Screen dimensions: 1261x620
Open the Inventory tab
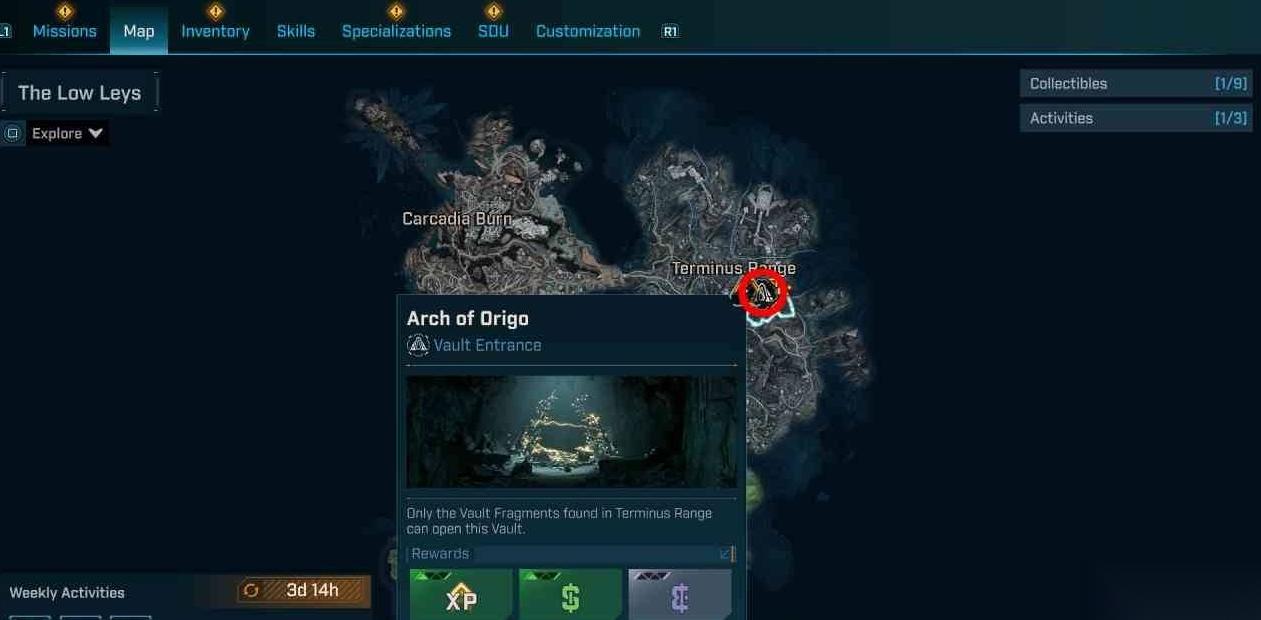pyautogui.click(x=215, y=31)
